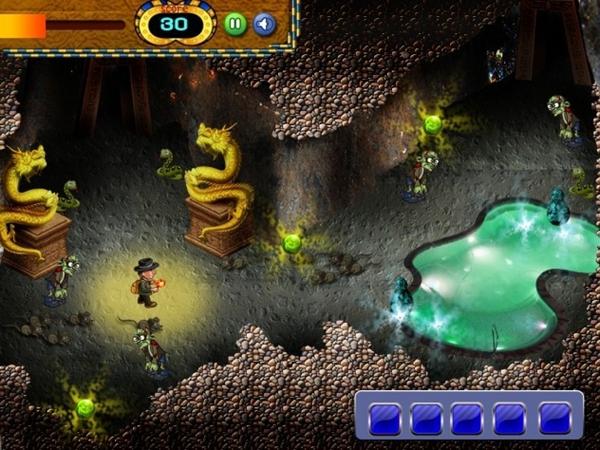Toggle sound with the blue speaker button
The width and height of the screenshot is (600, 450).
click(264, 24)
